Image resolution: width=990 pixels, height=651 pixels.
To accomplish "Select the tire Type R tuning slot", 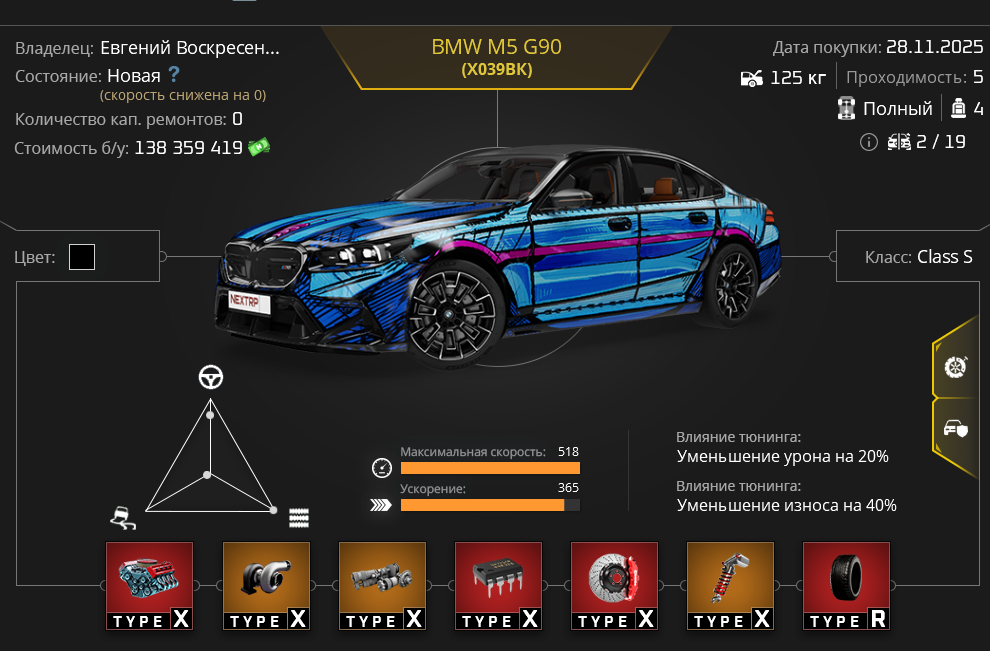I will pyautogui.click(x=846, y=586).
